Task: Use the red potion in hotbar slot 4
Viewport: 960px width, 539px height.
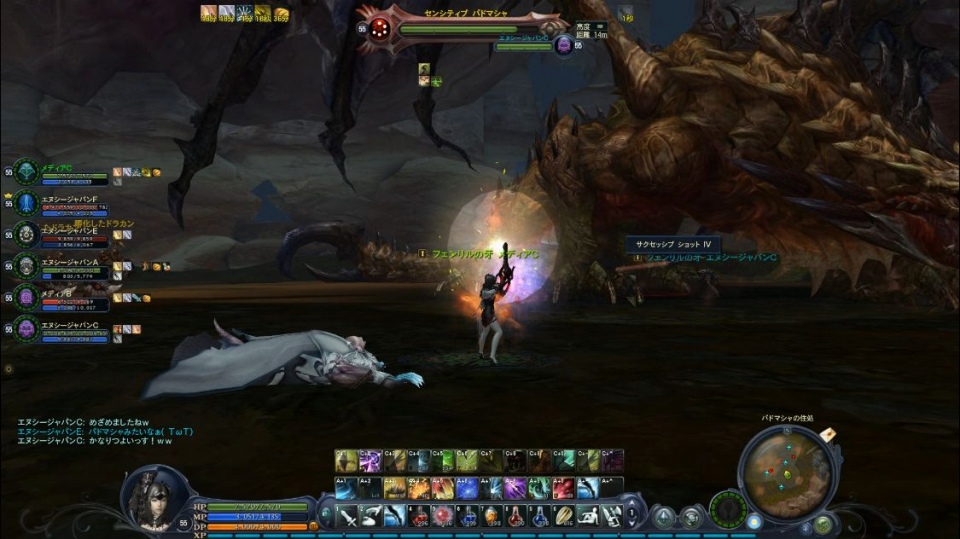Action: pos(419,516)
